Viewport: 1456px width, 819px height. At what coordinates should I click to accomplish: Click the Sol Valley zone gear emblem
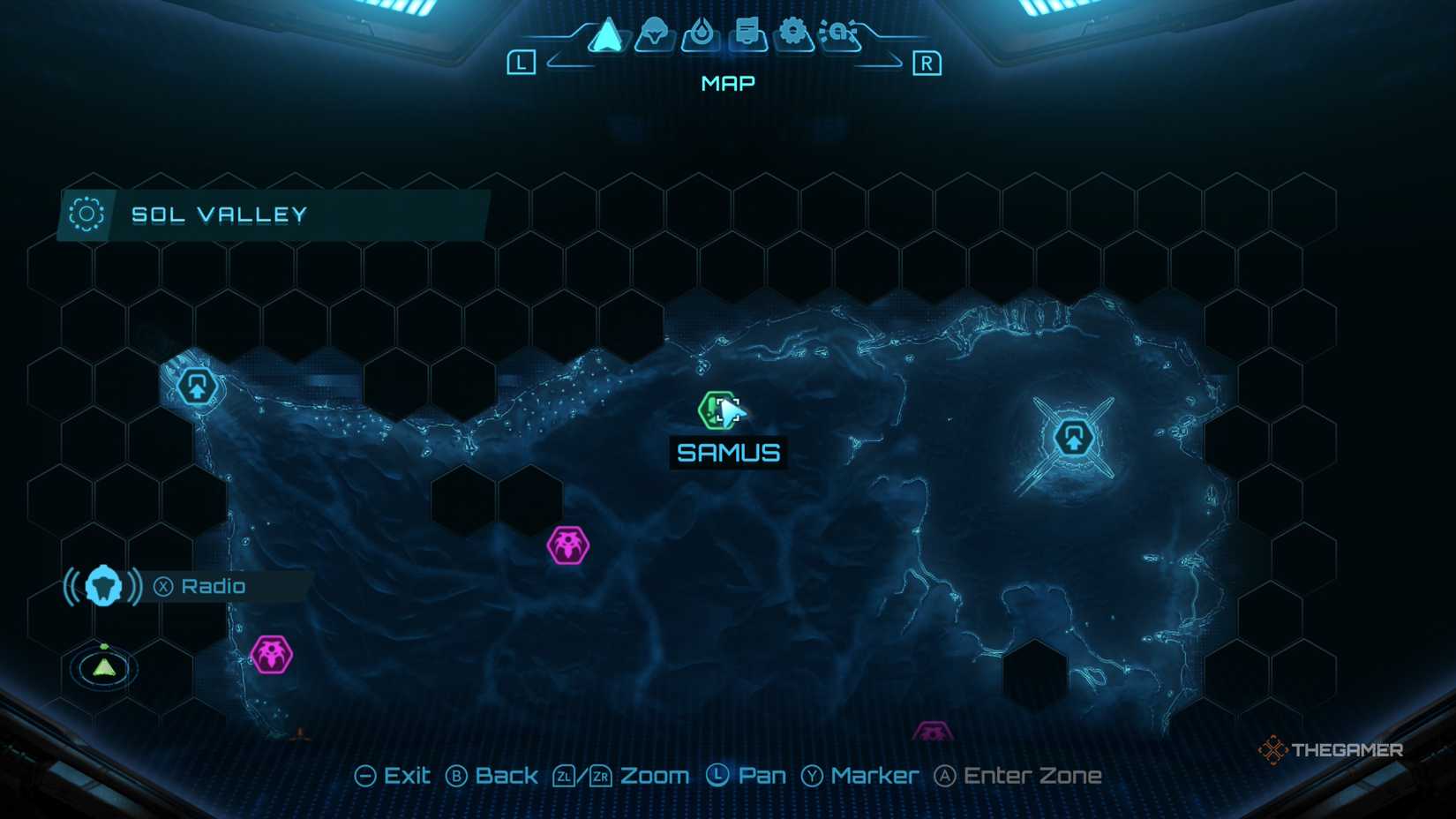click(84, 214)
